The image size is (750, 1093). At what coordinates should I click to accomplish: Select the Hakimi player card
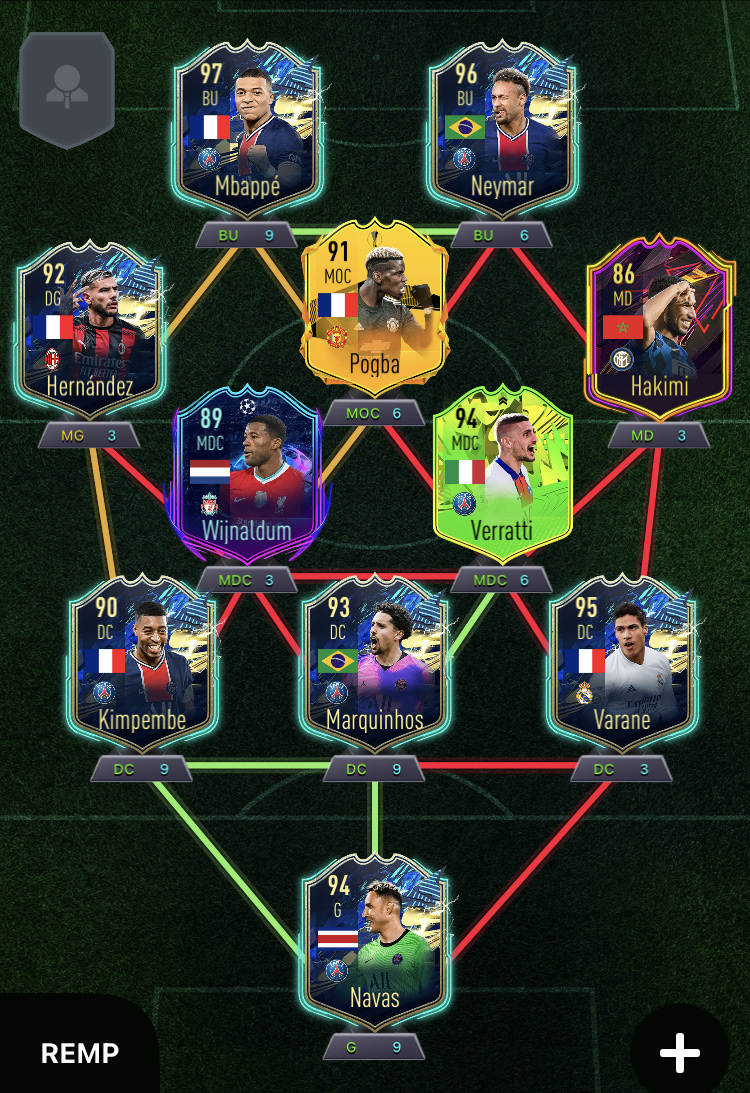(657, 332)
